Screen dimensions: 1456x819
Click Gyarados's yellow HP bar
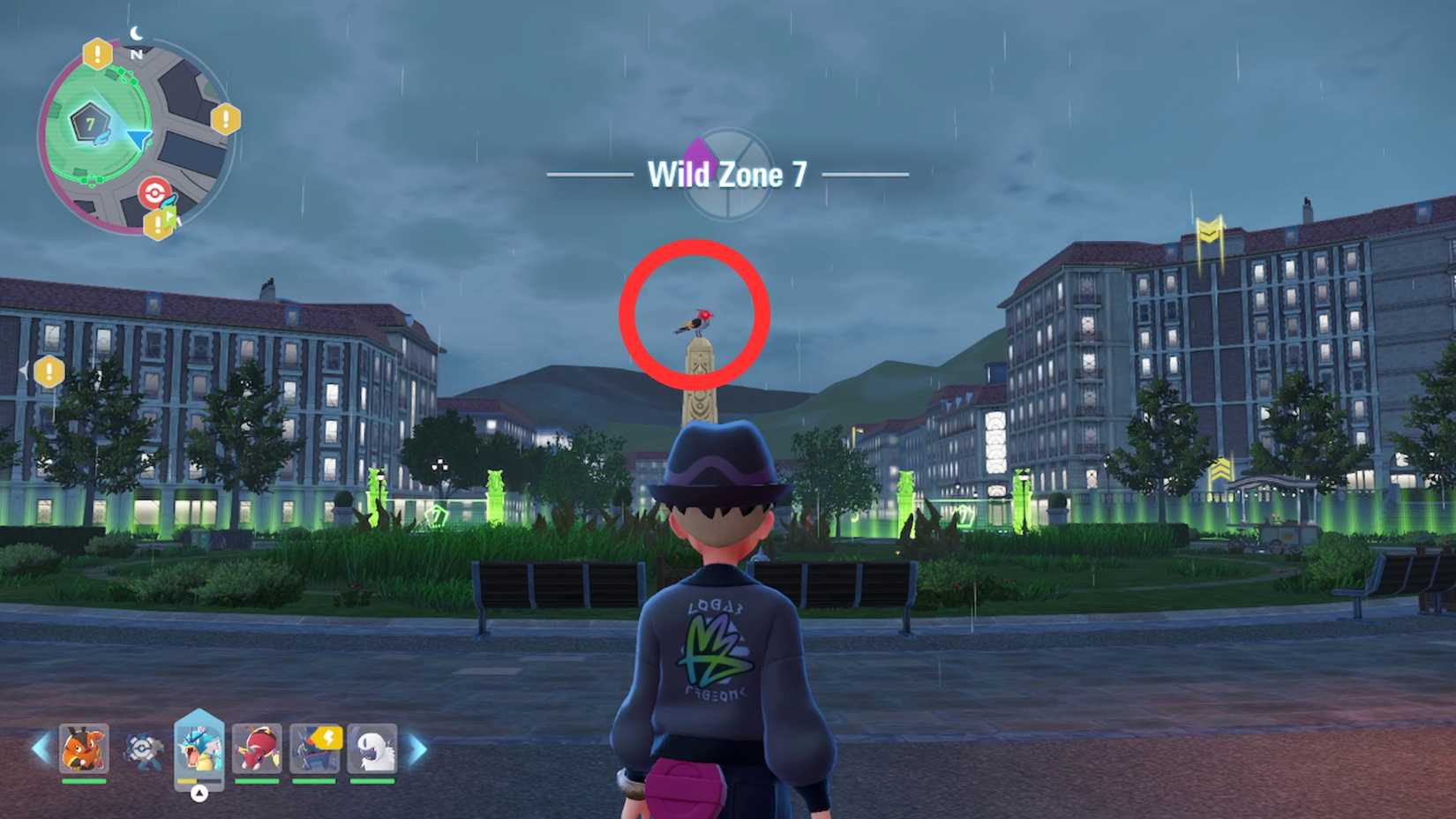[x=186, y=782]
